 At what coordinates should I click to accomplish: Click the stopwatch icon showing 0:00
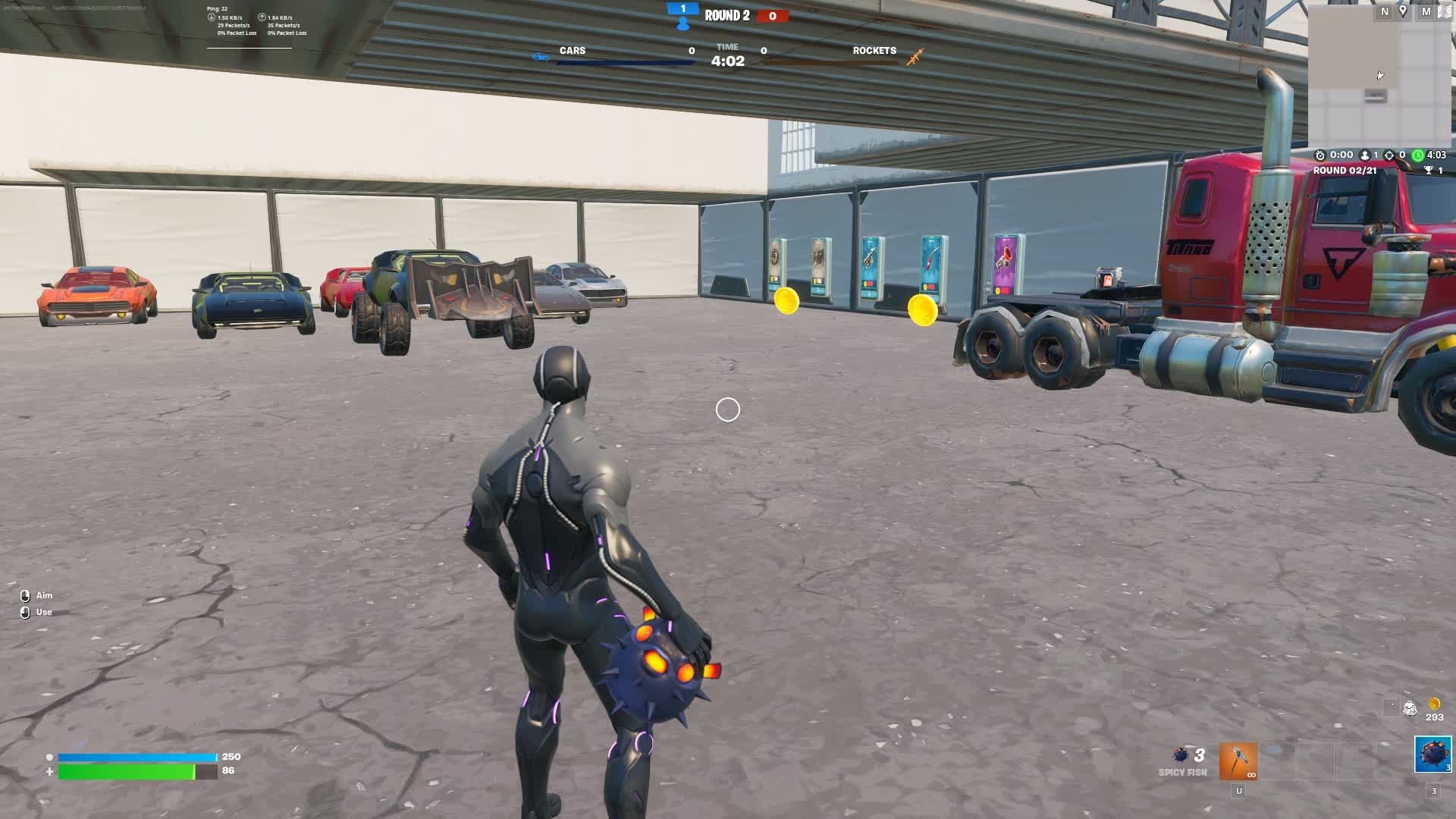[1319, 155]
